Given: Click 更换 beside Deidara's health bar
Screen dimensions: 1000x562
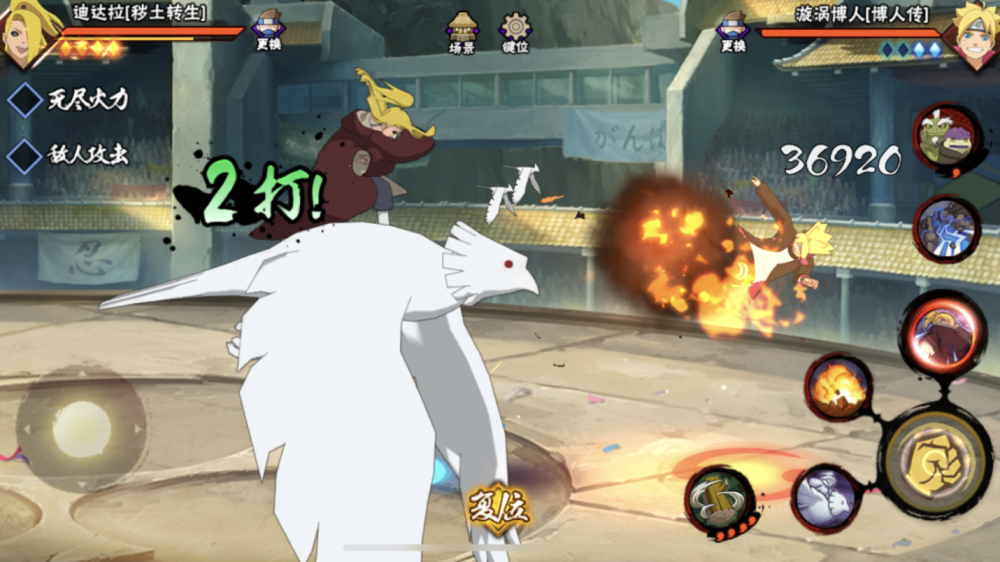Looking at the screenshot, I should 267,30.
